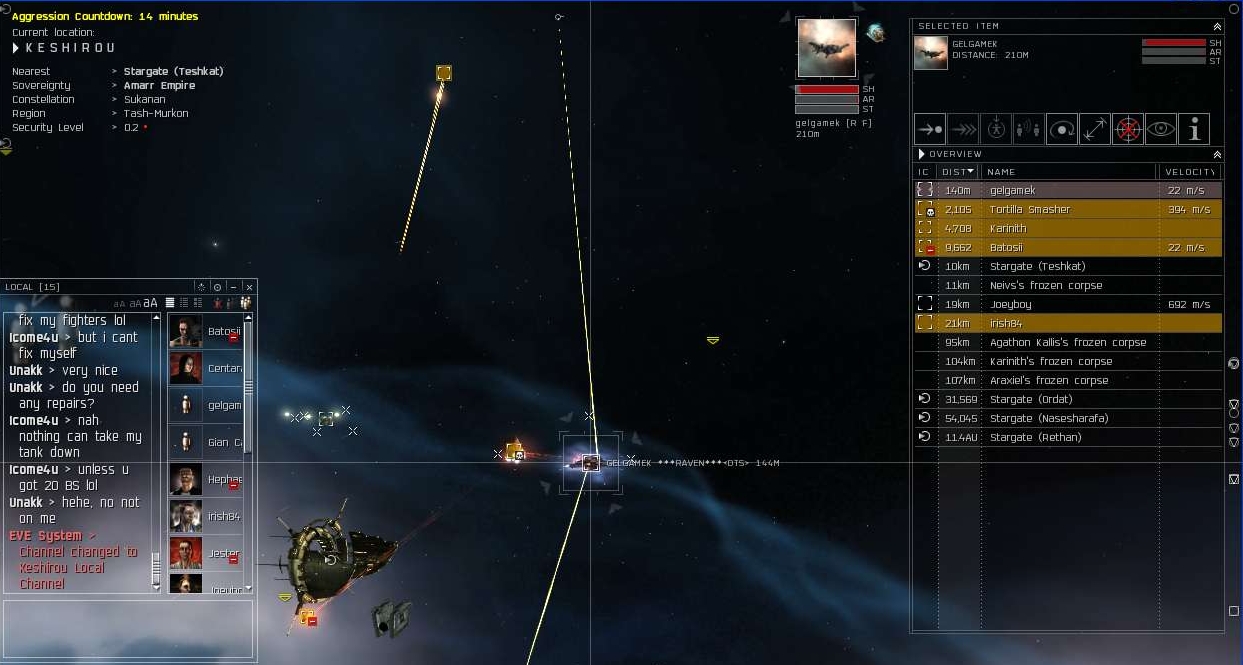1243x665 pixels.
Task: Collapse the Selected Item panel
Action: 1217,27
